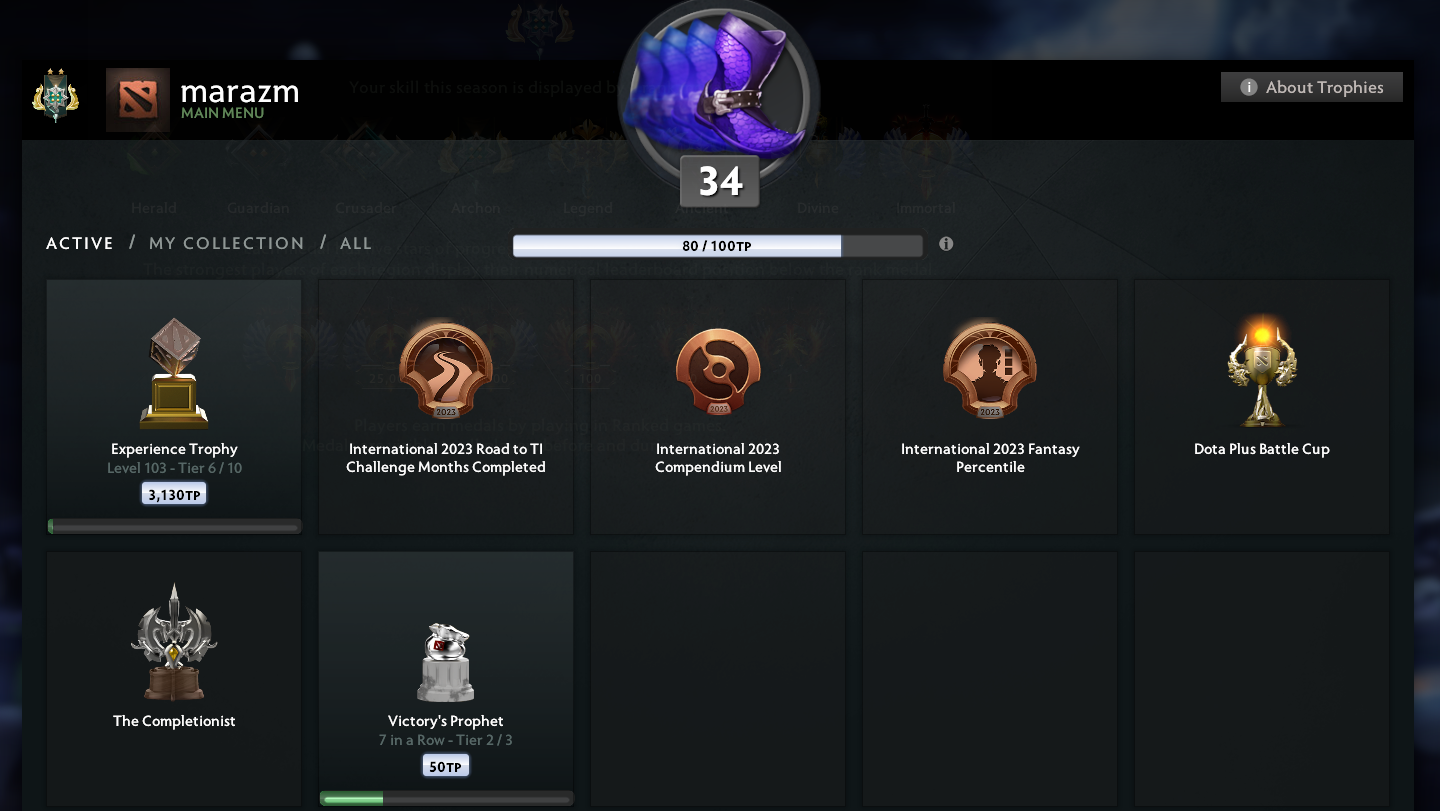Switch to the MY COLLECTION tab
Screen dimensions: 1440x811
click(x=227, y=243)
